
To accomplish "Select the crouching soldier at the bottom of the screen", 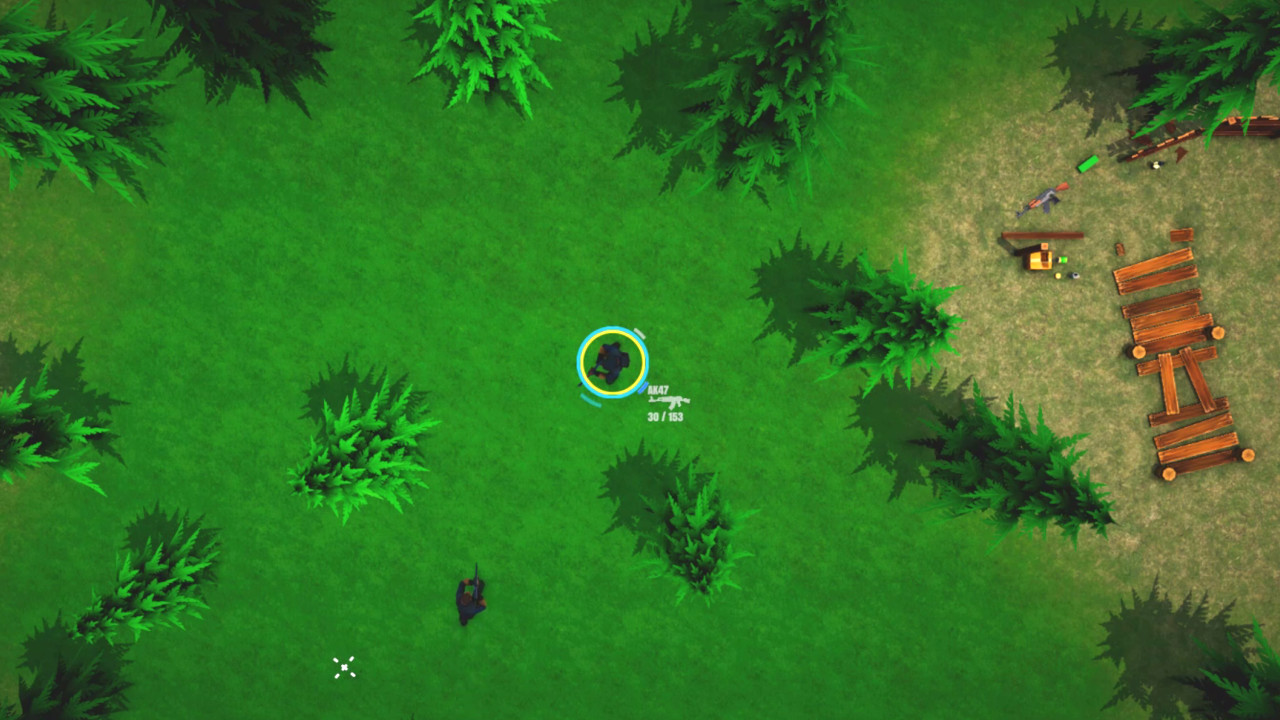I will tap(470, 595).
